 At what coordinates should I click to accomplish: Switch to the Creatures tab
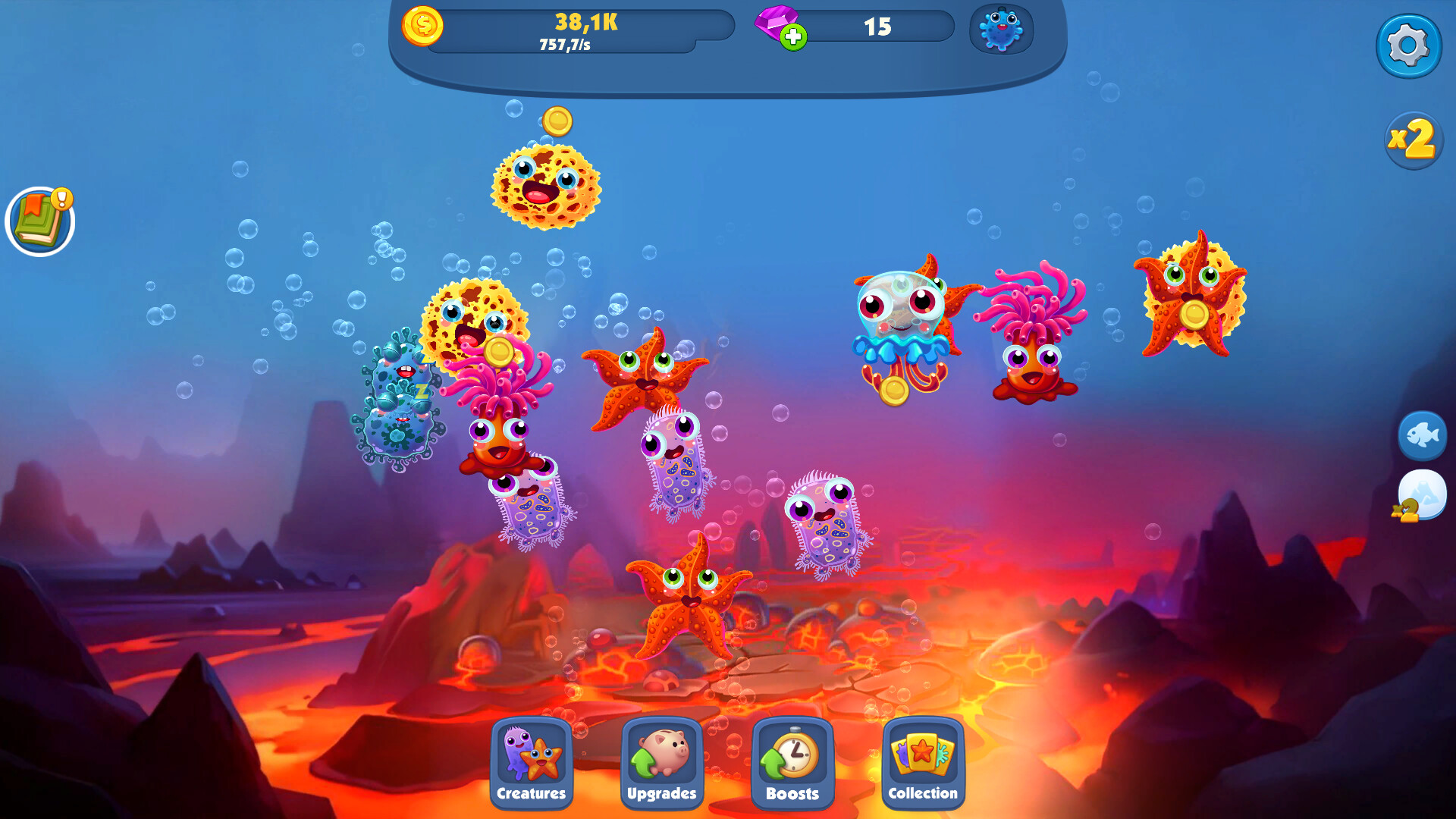(x=532, y=766)
